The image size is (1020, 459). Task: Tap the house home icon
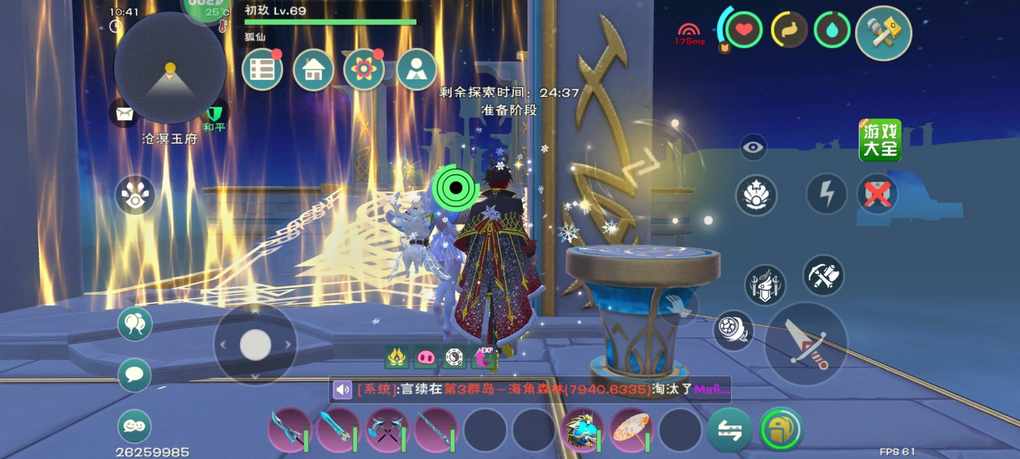(x=314, y=70)
